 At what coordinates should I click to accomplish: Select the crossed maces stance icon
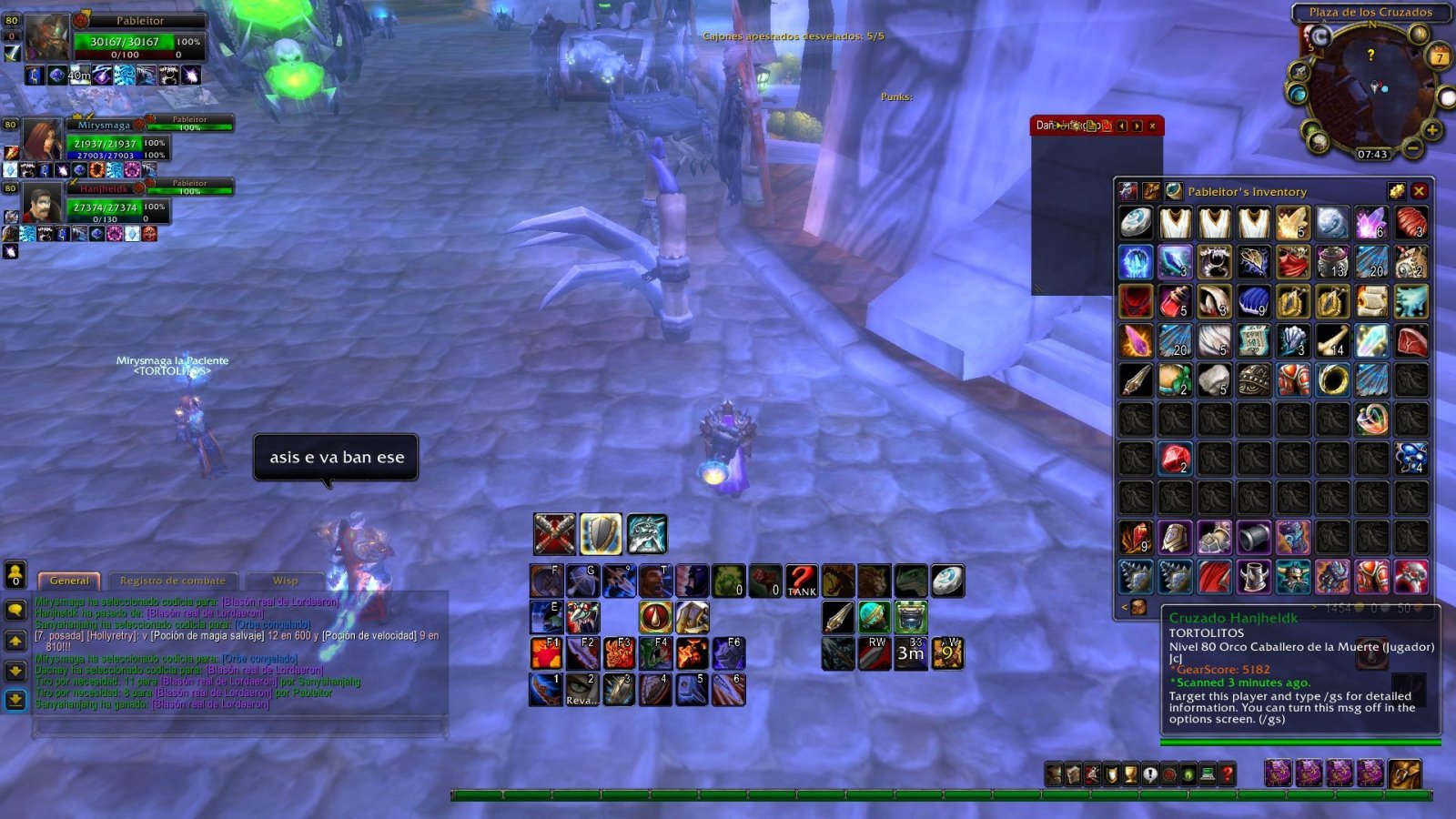point(554,534)
